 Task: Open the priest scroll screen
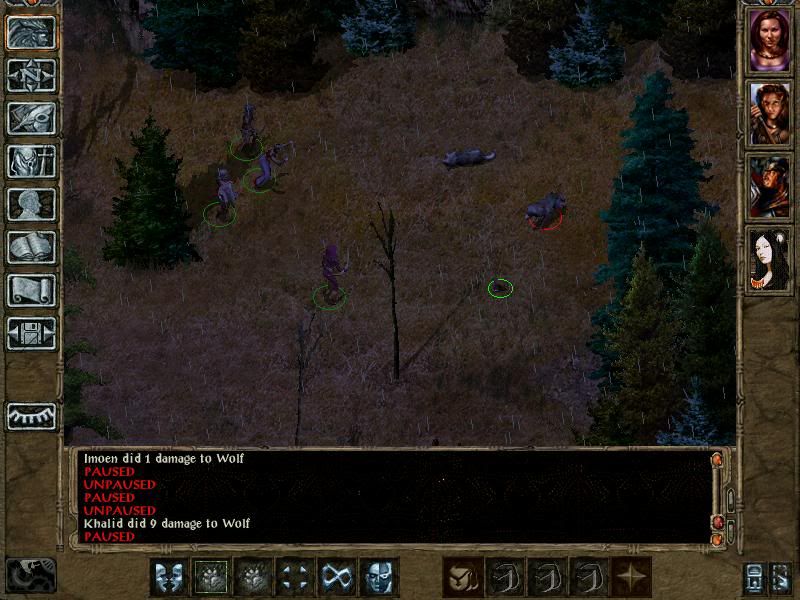31,290
